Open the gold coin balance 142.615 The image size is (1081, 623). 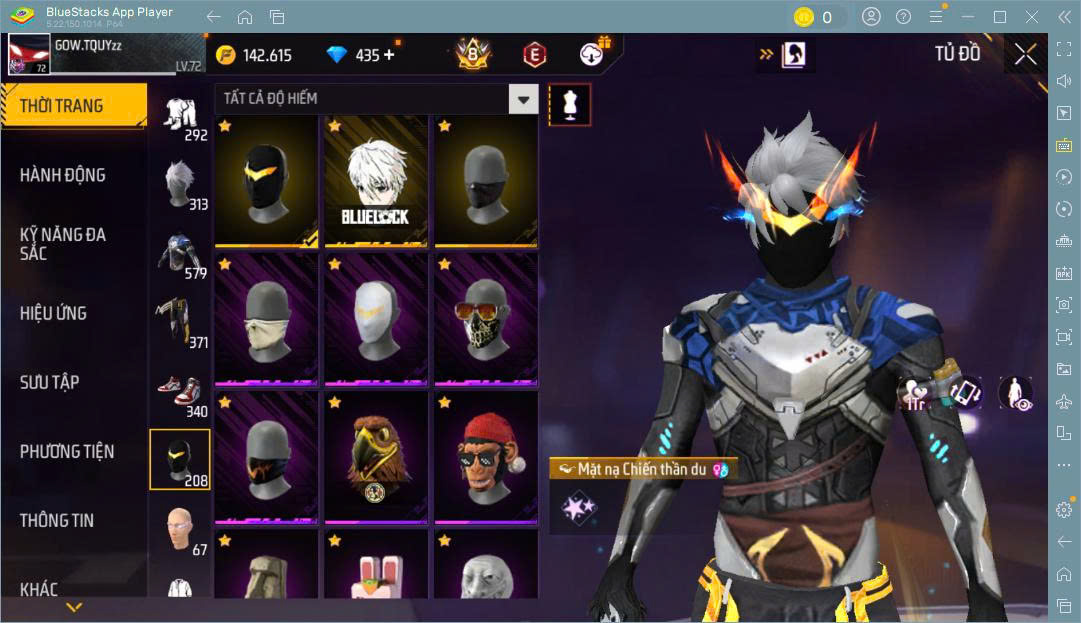(x=255, y=55)
